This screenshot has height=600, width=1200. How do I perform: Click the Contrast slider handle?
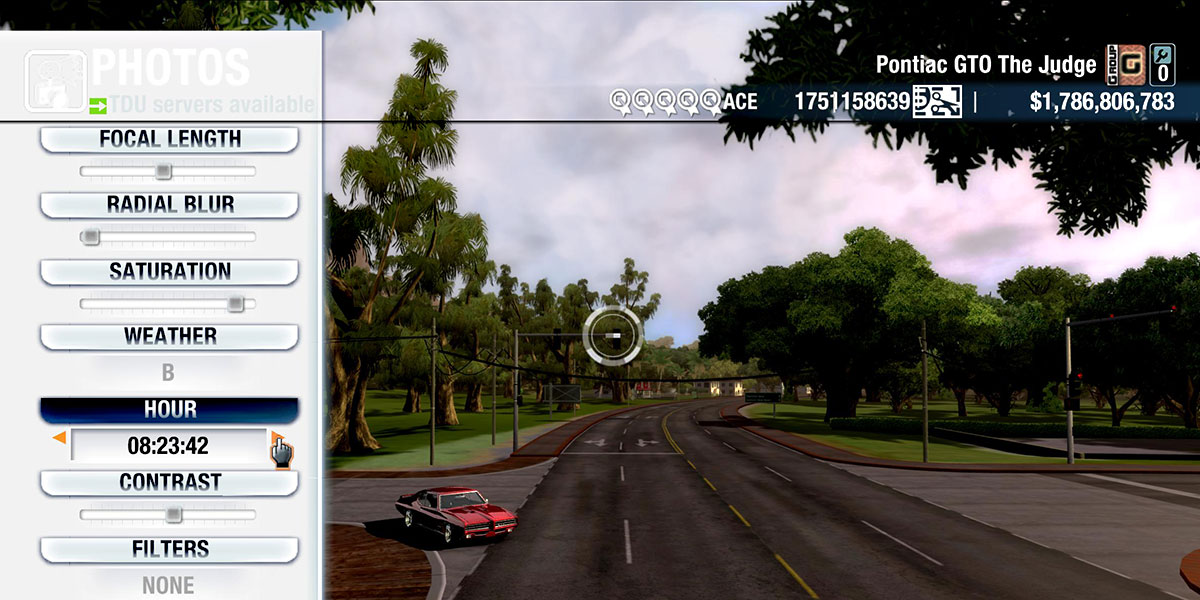pyautogui.click(x=173, y=515)
